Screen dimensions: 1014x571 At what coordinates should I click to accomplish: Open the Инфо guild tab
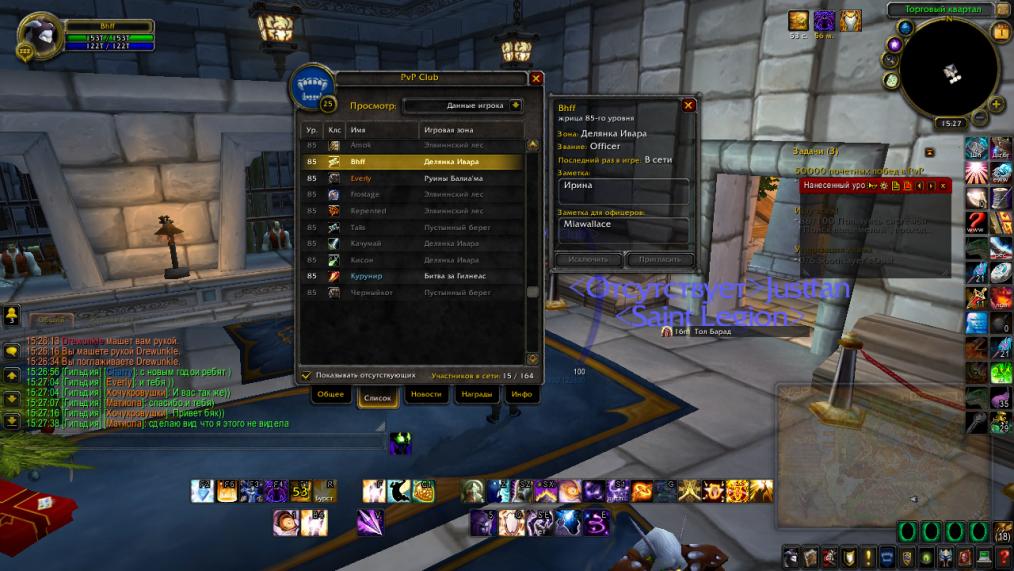pyautogui.click(x=521, y=395)
